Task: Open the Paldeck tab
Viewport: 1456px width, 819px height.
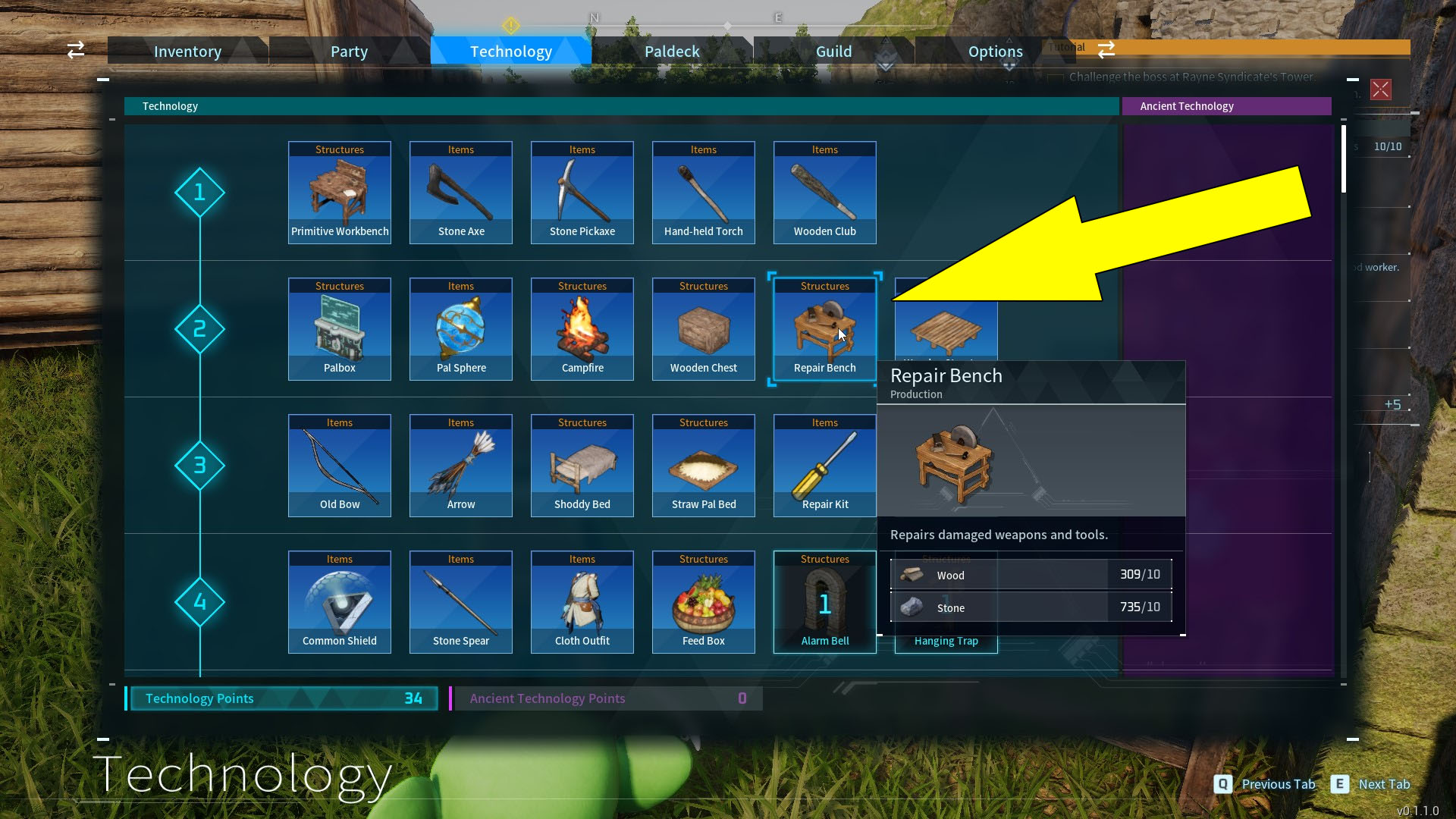Action: point(671,51)
